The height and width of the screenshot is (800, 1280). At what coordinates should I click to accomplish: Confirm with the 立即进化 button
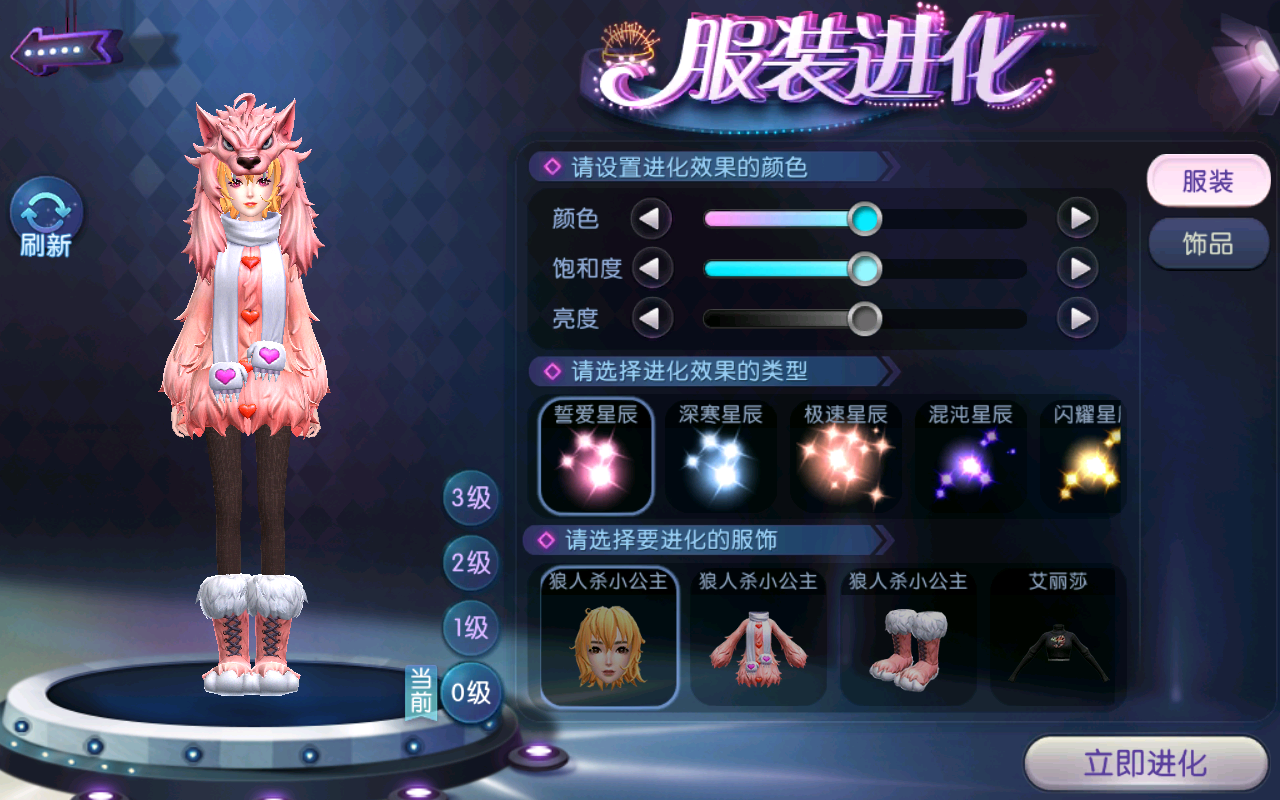tap(1146, 765)
